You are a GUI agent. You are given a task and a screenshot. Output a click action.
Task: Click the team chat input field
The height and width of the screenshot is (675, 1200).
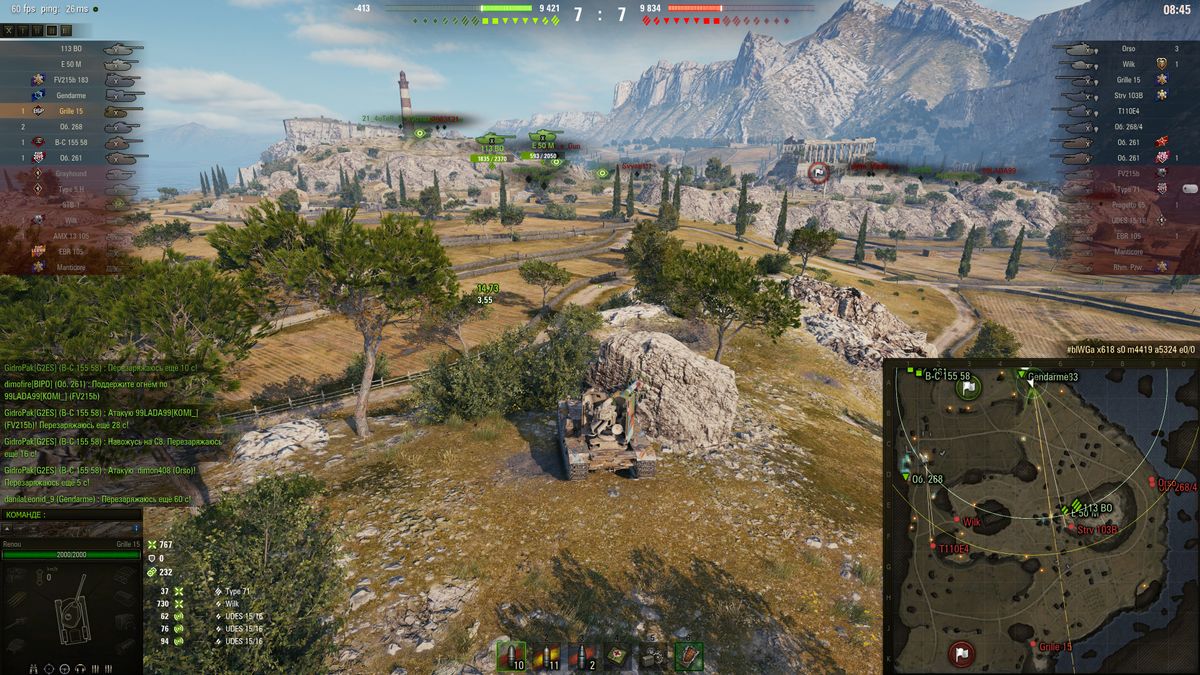coord(70,528)
